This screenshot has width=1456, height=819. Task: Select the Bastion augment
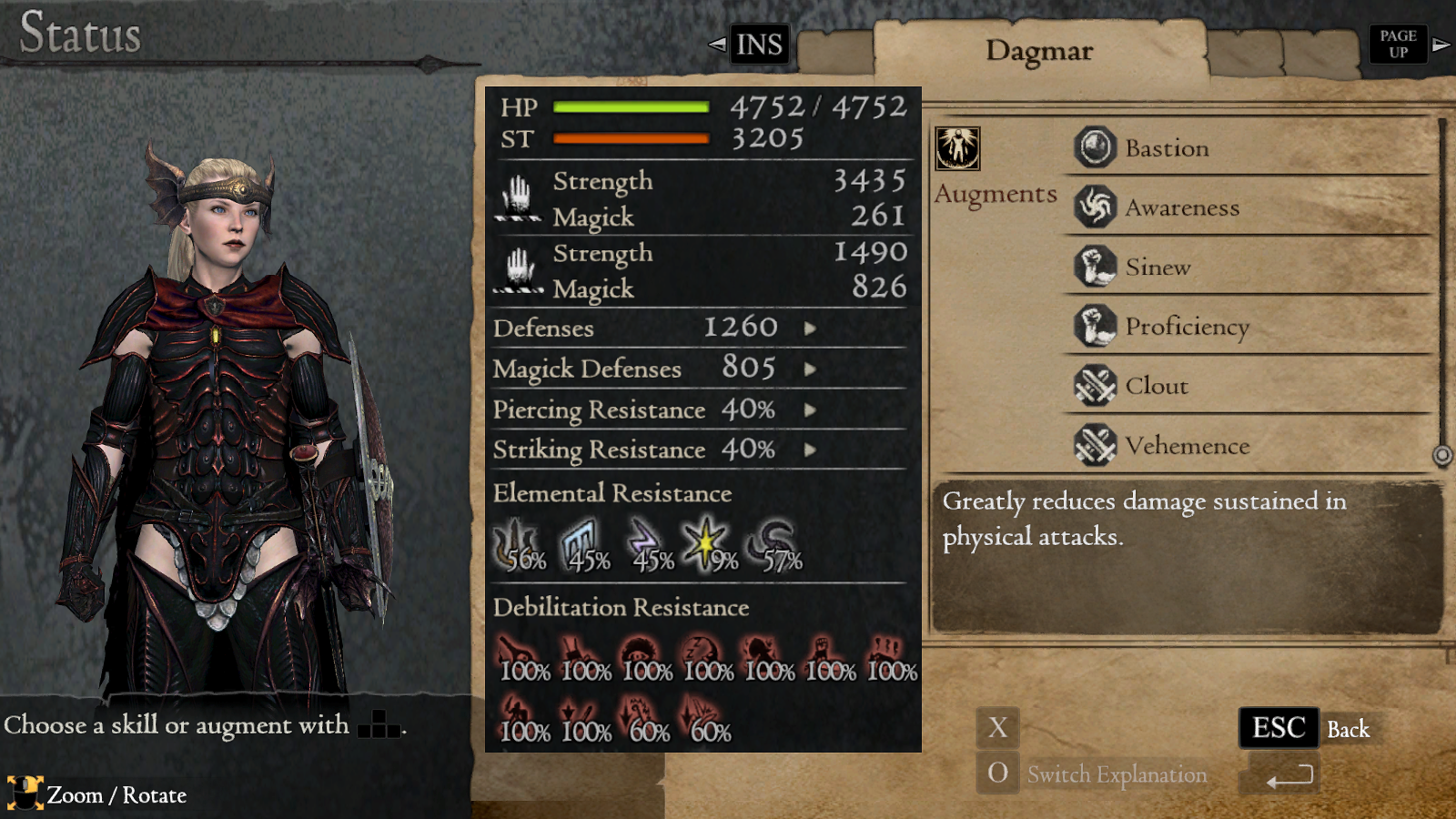(x=1167, y=148)
